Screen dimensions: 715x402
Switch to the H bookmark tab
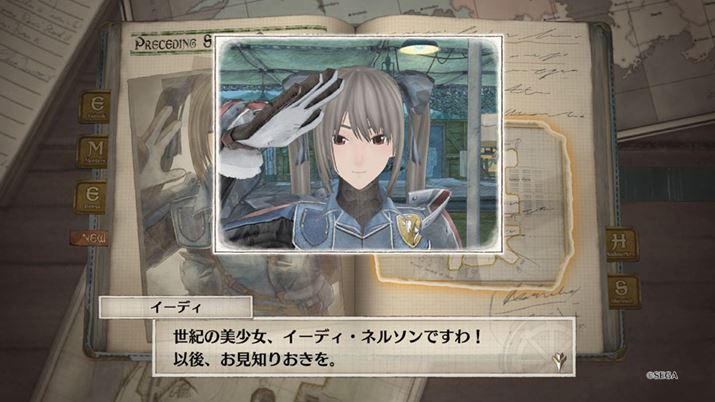(x=623, y=245)
